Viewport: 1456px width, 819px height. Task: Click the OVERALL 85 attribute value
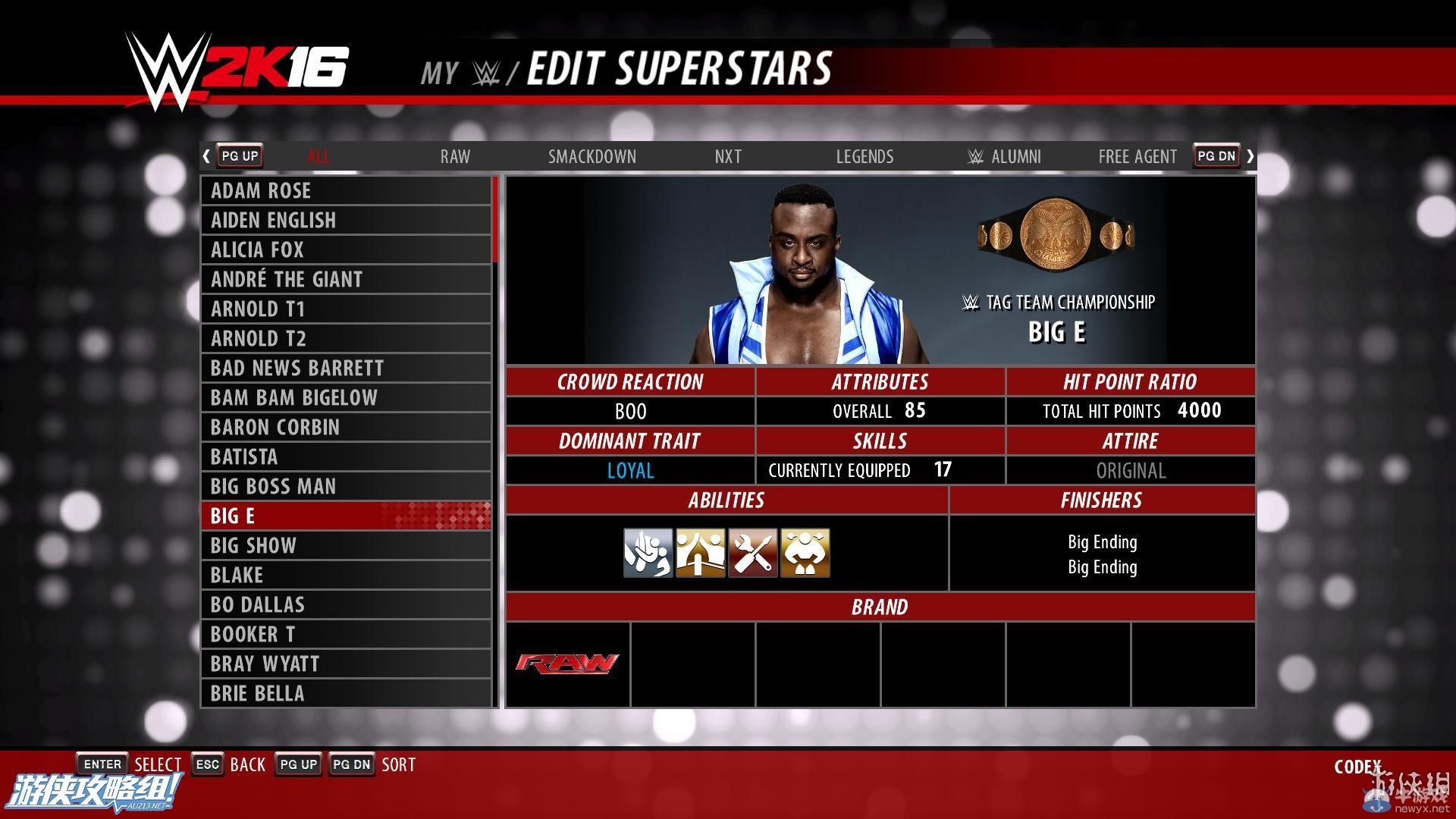[882, 411]
